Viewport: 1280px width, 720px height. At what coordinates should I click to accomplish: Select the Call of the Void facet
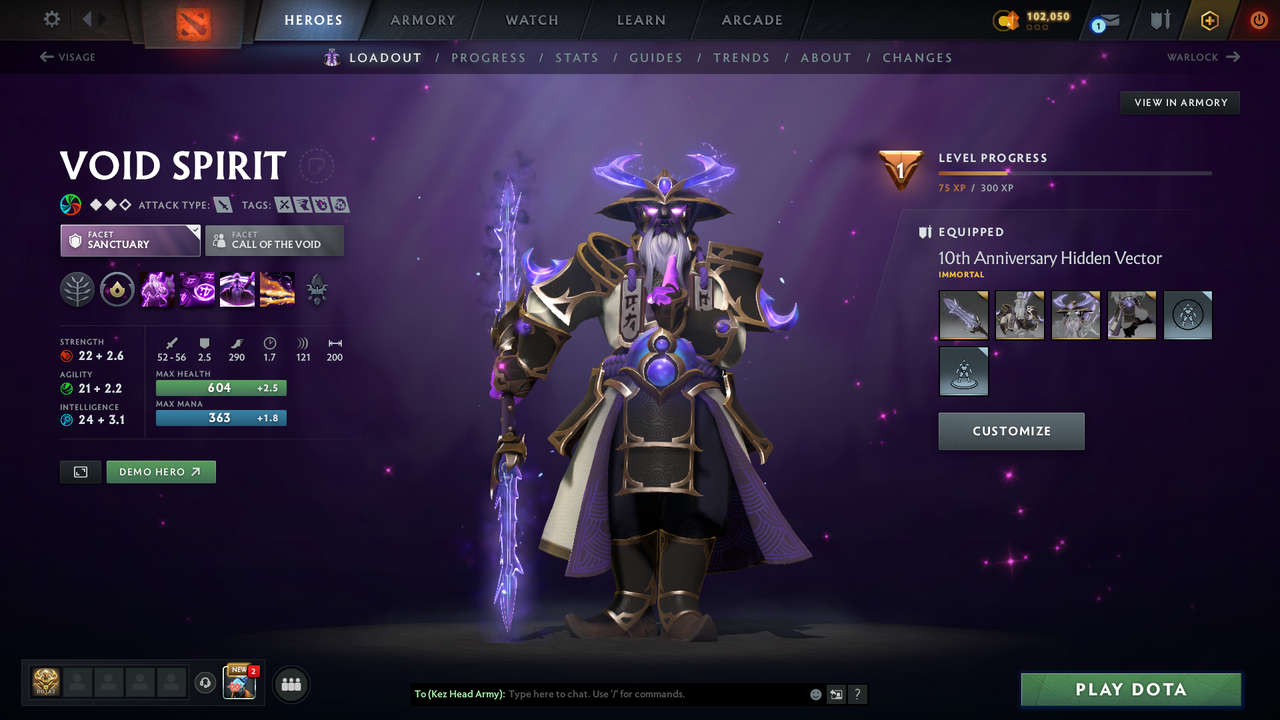pyautogui.click(x=274, y=240)
